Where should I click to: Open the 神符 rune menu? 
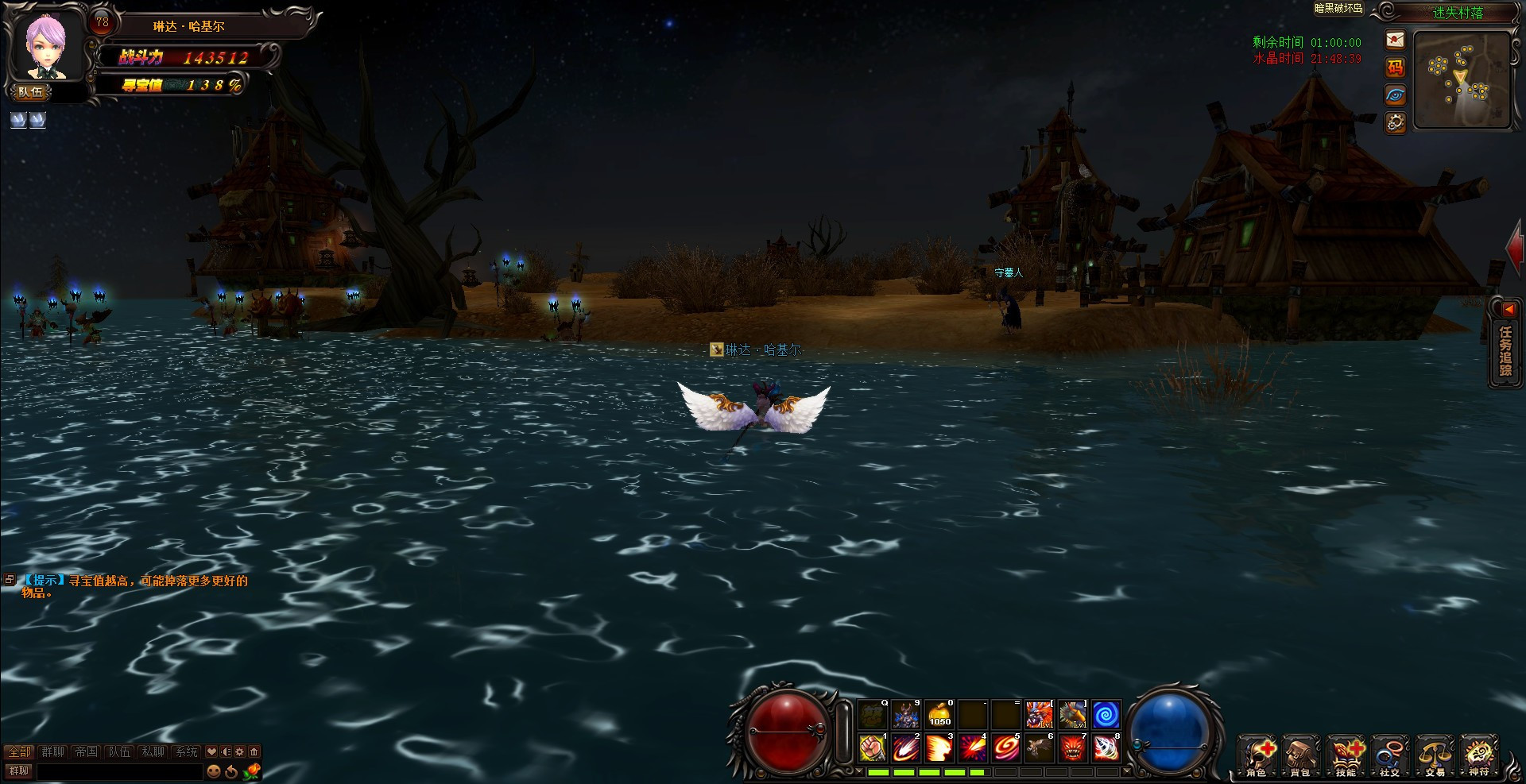pos(1479,755)
